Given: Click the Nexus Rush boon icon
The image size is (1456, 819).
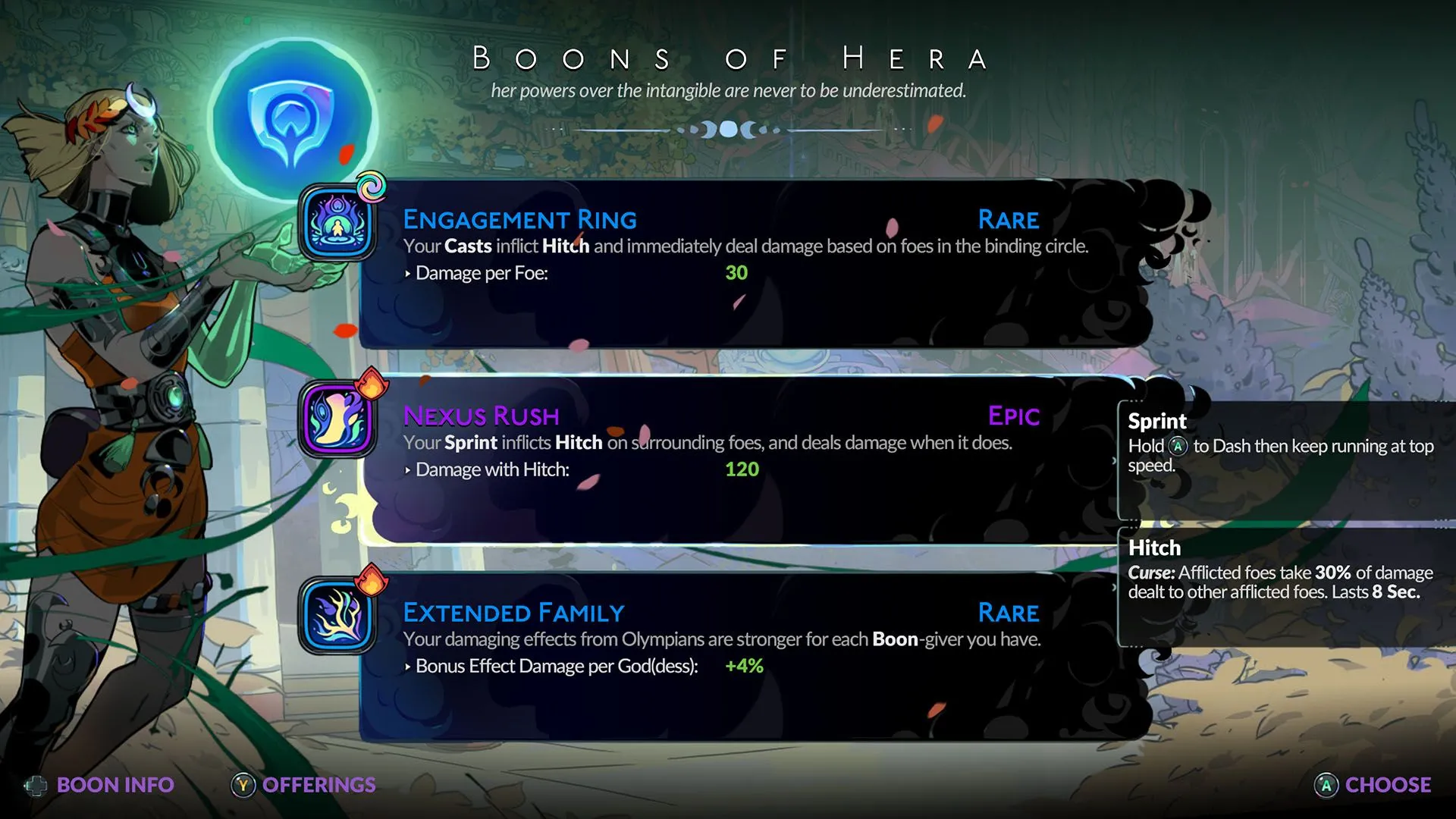Looking at the screenshot, I should point(337,419).
